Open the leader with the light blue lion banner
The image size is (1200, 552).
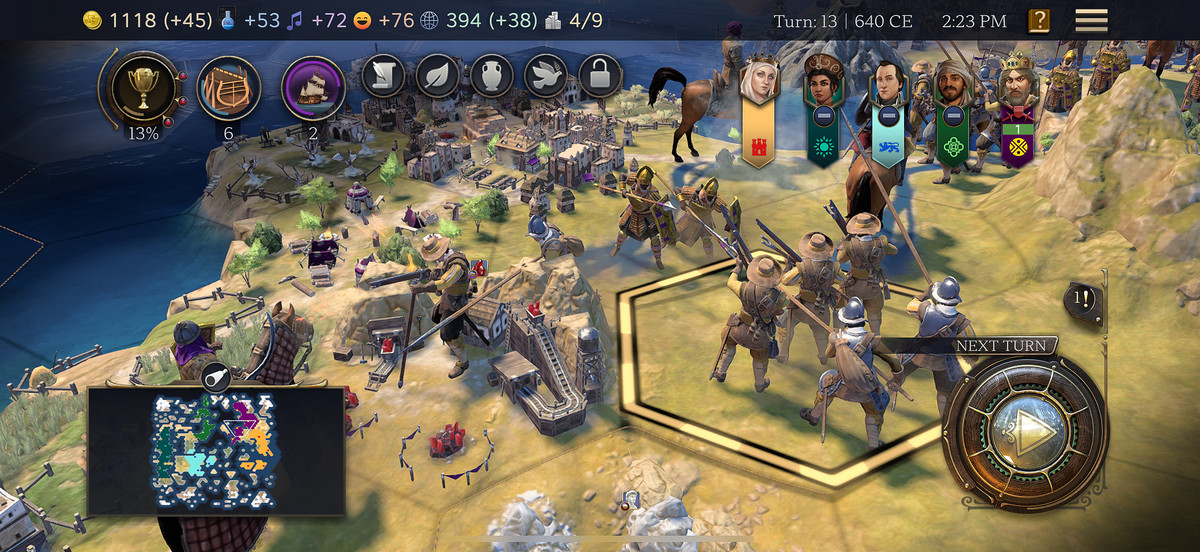[x=886, y=108]
